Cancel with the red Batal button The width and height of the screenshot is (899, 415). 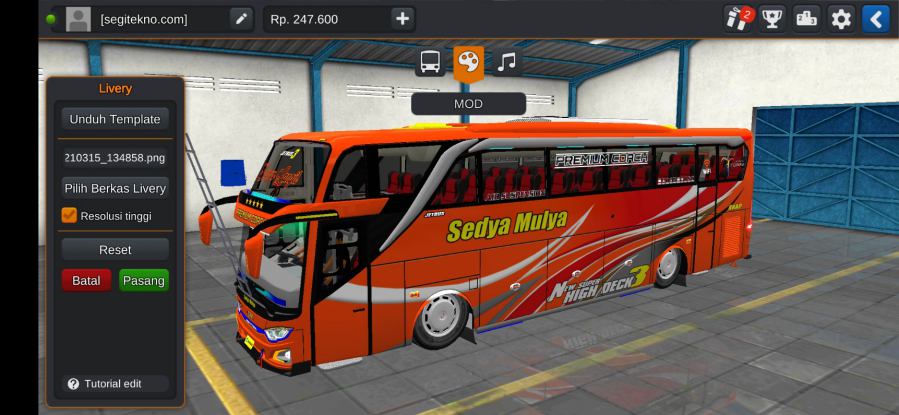[86, 281]
